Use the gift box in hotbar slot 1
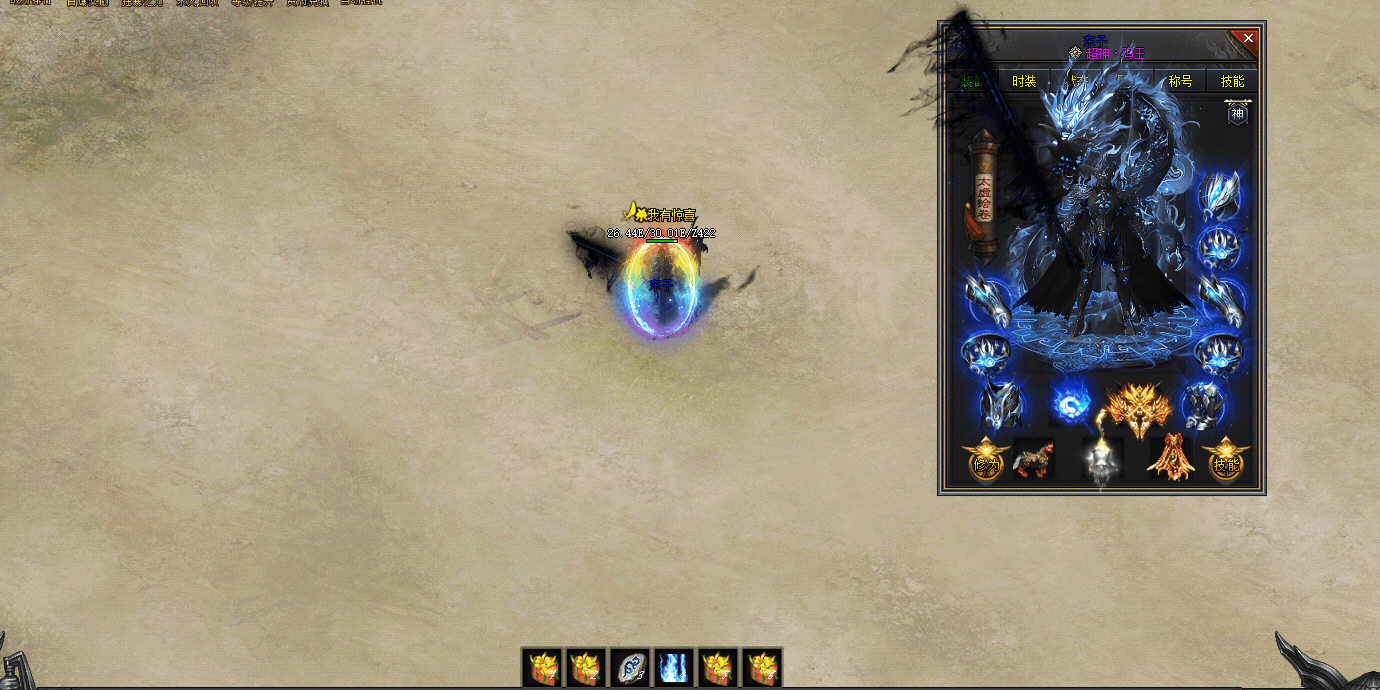The height and width of the screenshot is (690, 1380). 543,667
